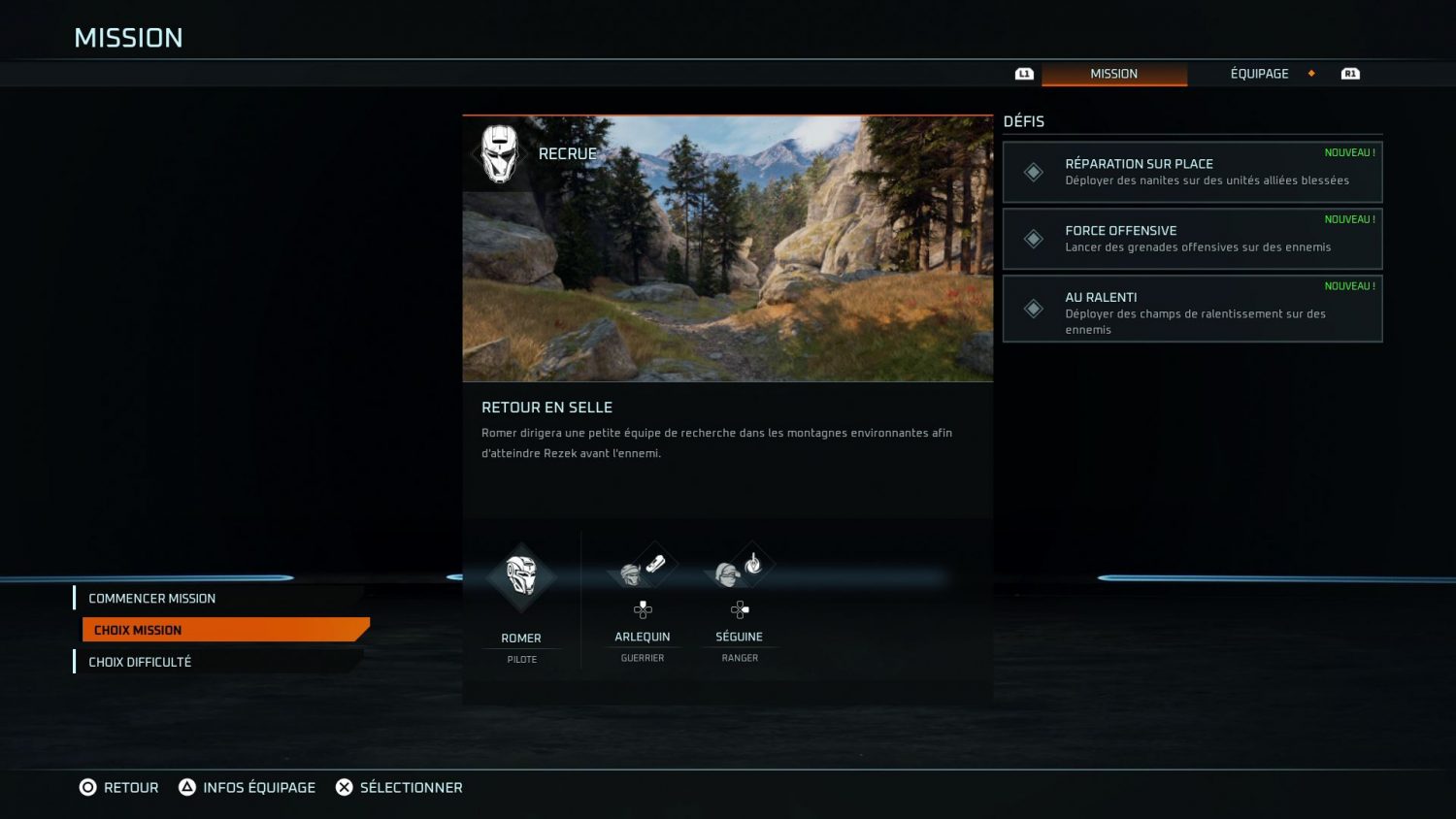The height and width of the screenshot is (819, 1456).
Task: Select the Force Offensive challenge row
Action: (x=1192, y=239)
